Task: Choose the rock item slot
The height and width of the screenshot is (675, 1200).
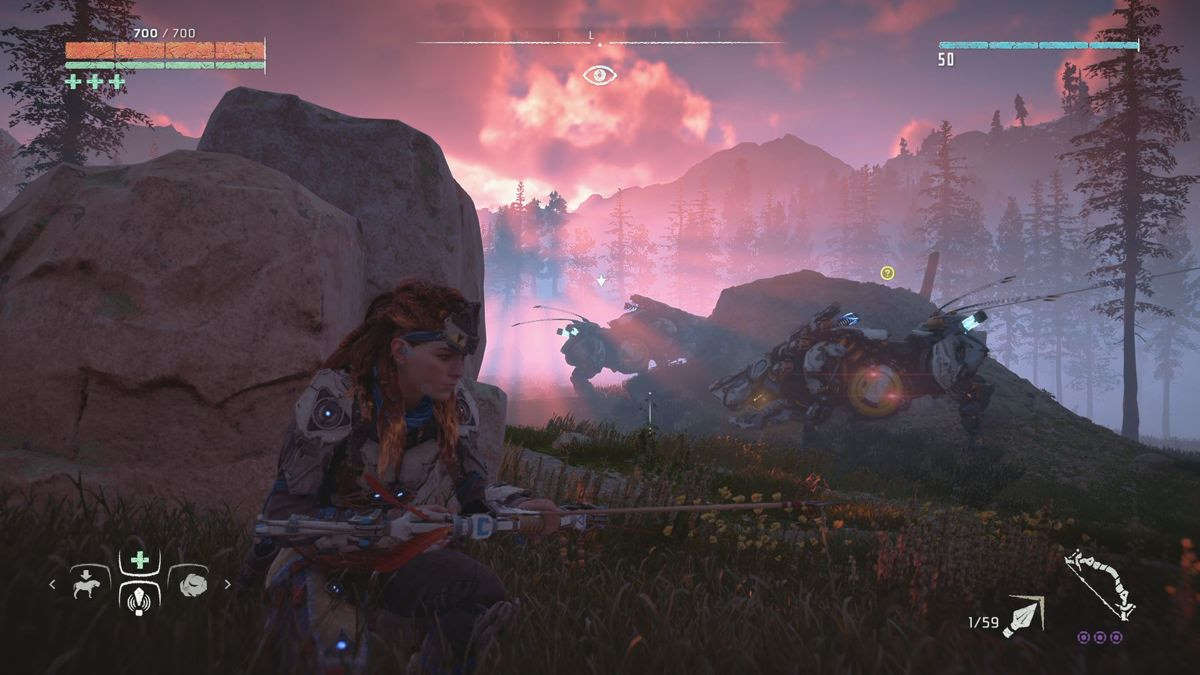Action: (x=189, y=584)
